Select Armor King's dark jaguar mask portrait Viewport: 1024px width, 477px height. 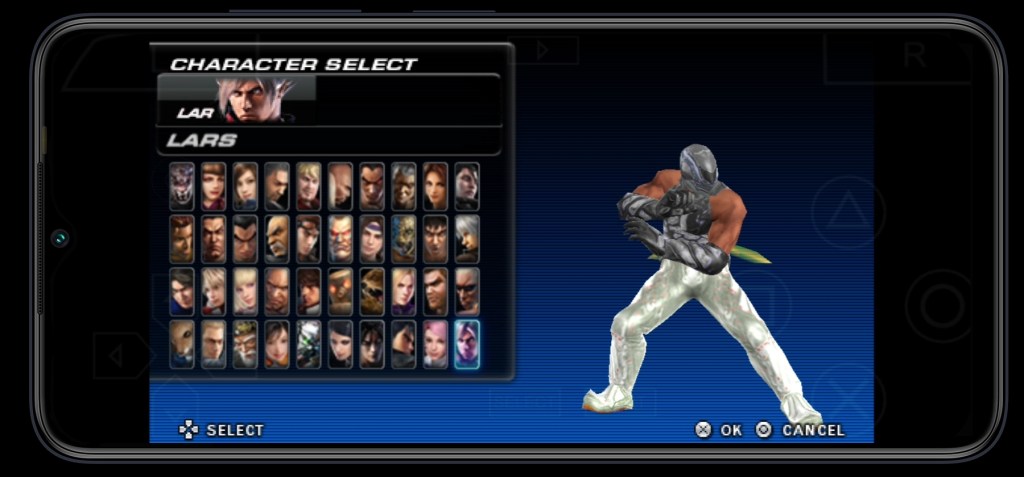[x=181, y=186]
